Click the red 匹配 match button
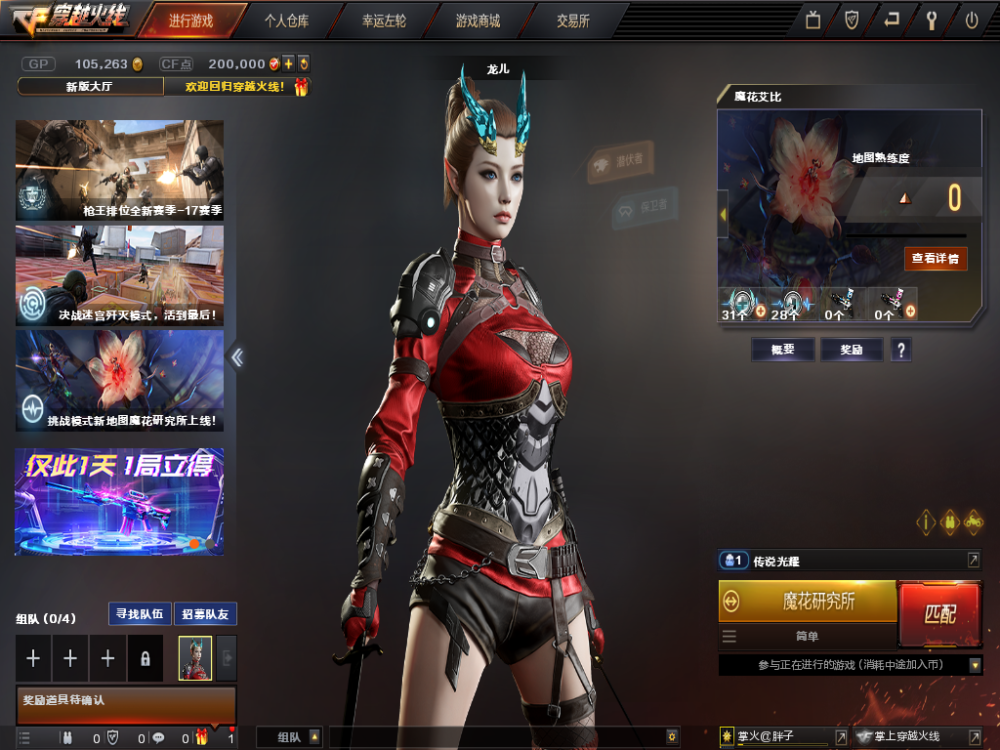 click(x=940, y=612)
